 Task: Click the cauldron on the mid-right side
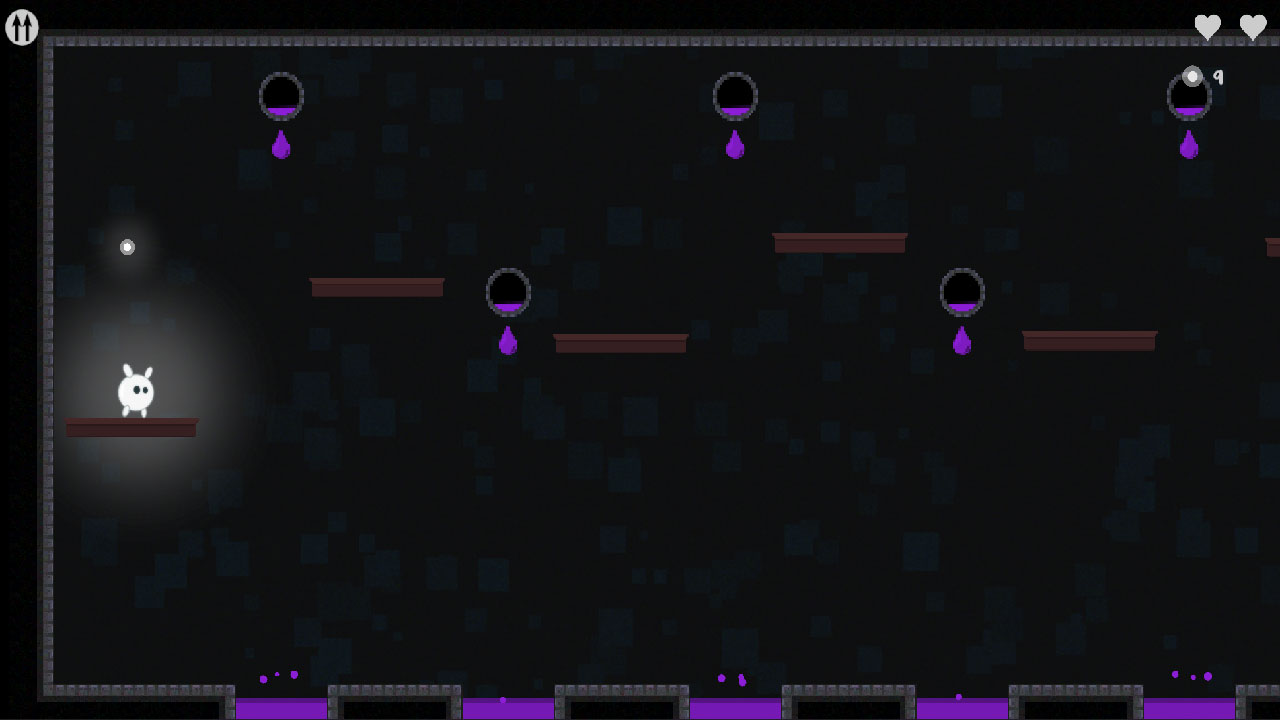962,291
